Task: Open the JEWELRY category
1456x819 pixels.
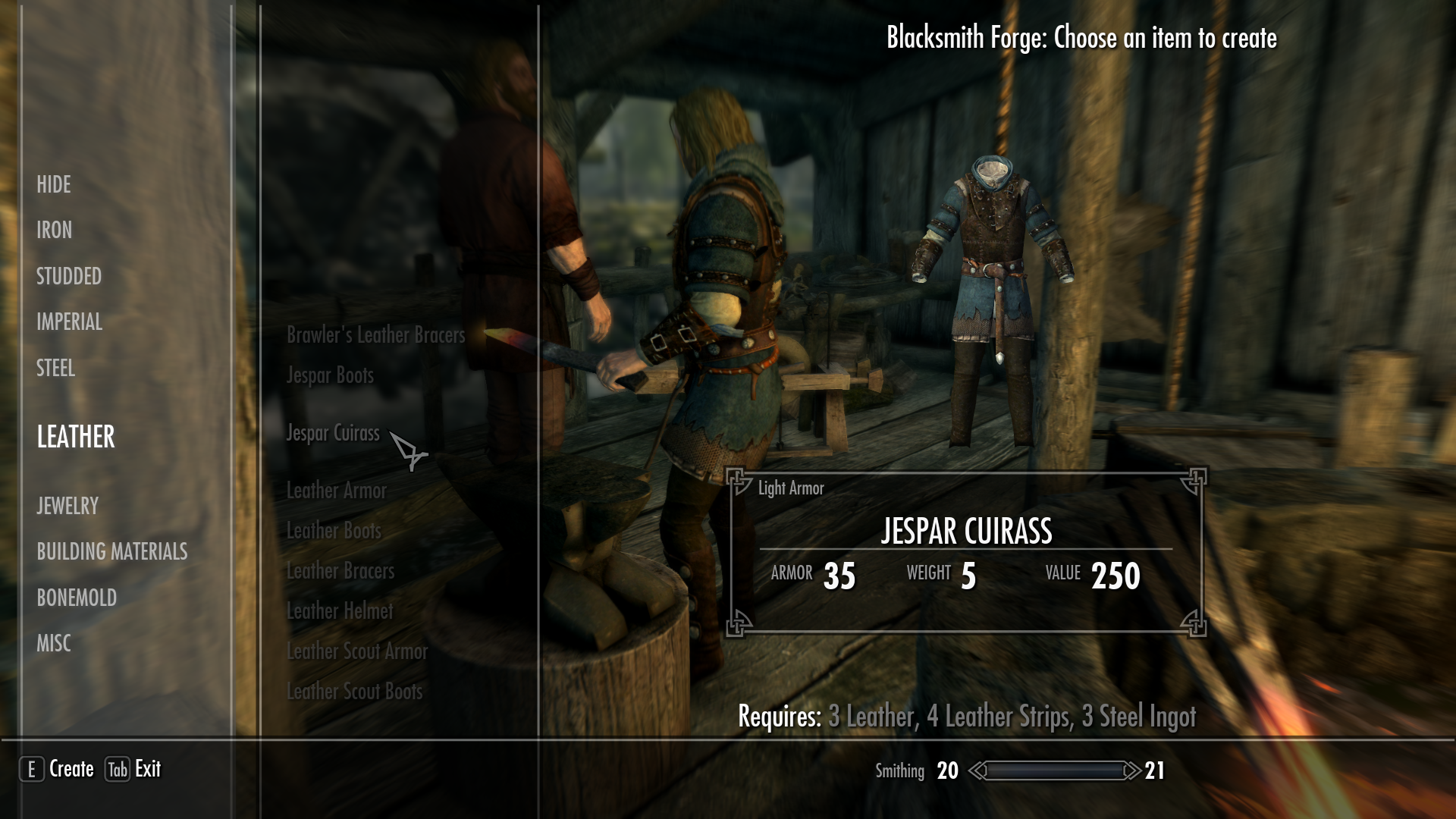Action: click(x=67, y=506)
